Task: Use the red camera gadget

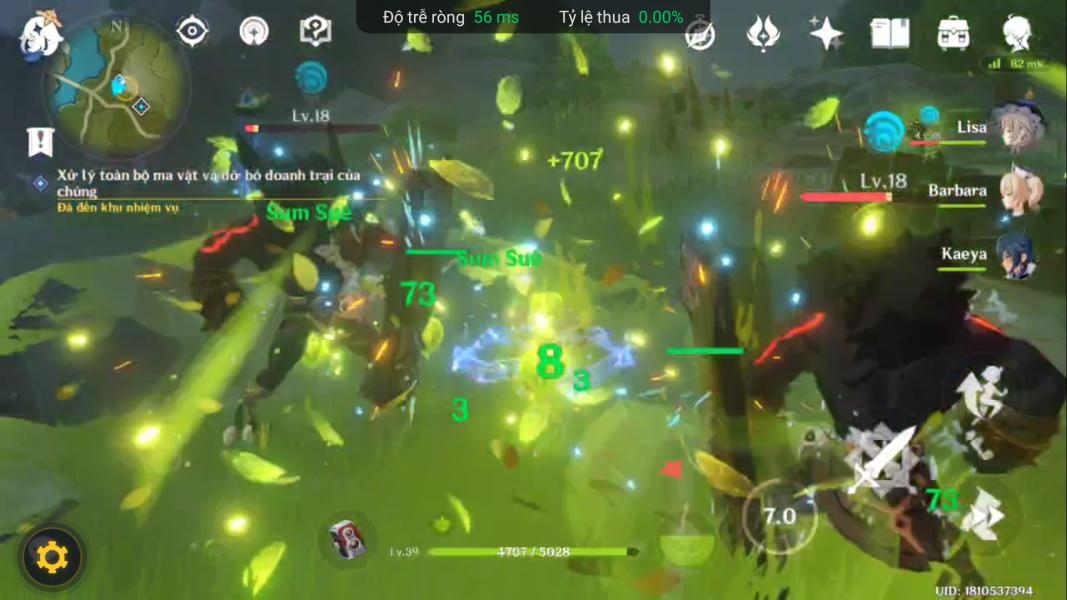Action: 347,541
